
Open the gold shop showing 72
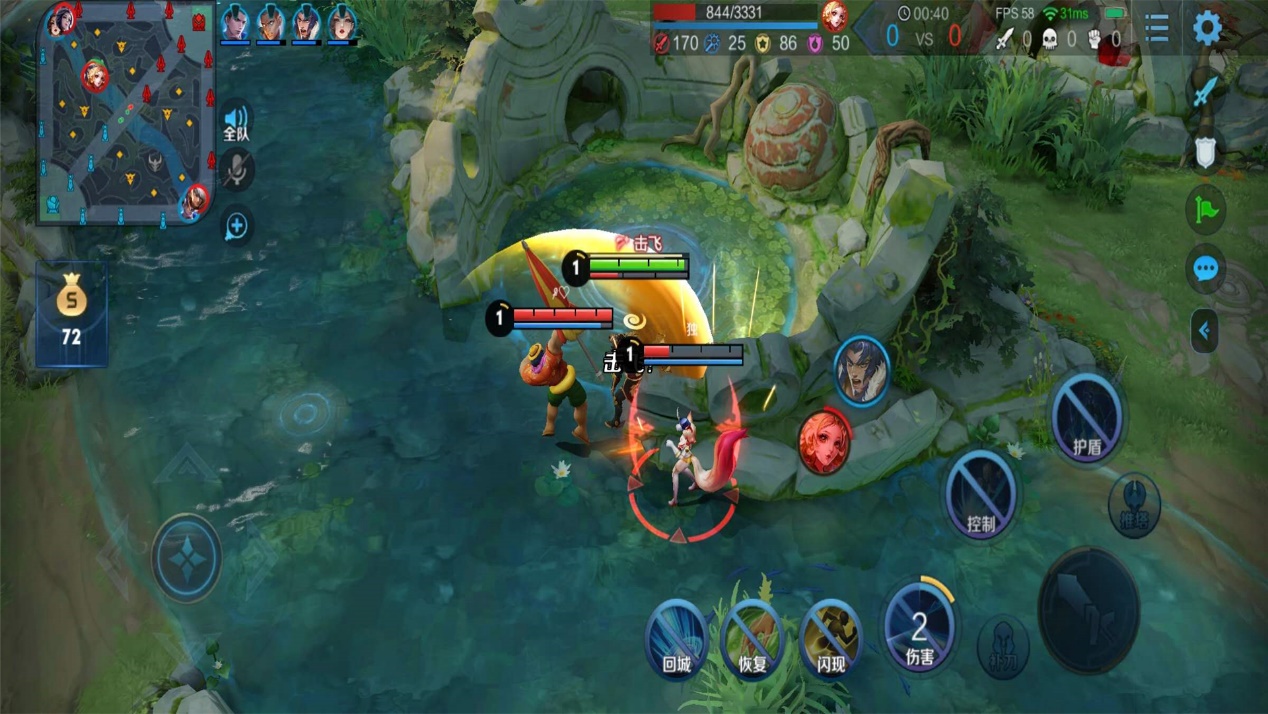[71, 313]
